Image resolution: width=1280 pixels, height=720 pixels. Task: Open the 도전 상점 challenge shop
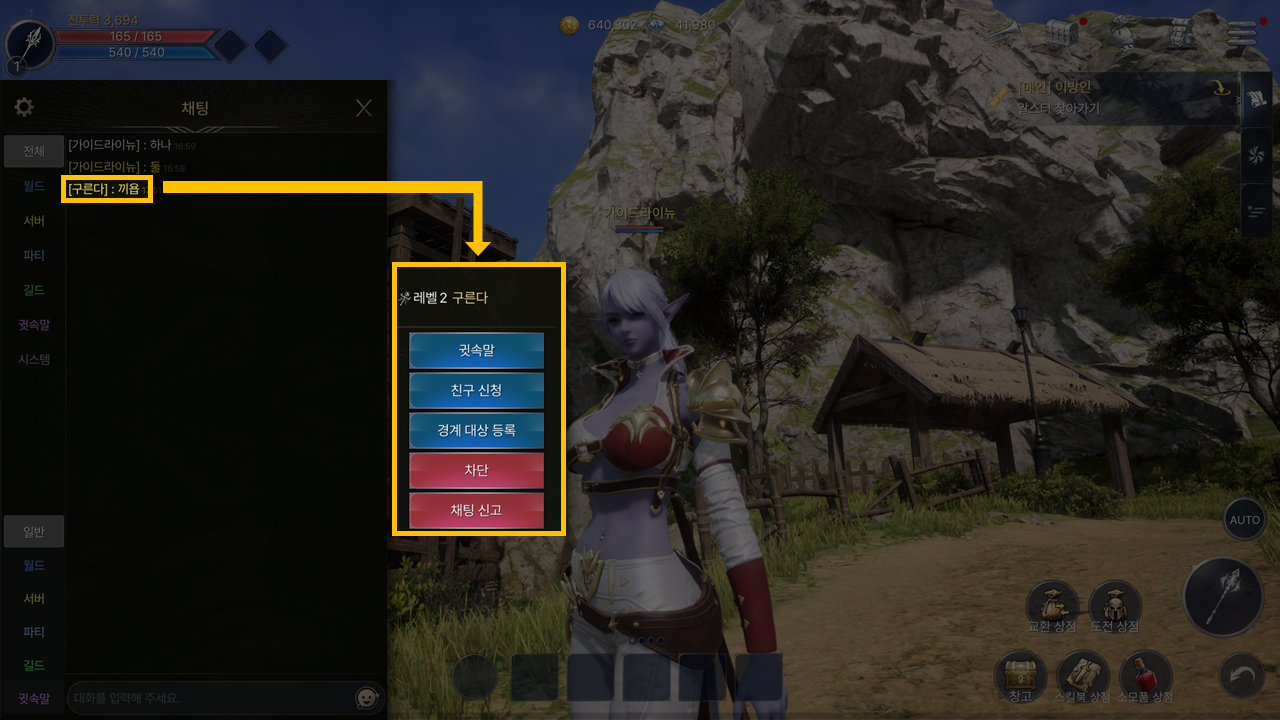tap(1114, 605)
